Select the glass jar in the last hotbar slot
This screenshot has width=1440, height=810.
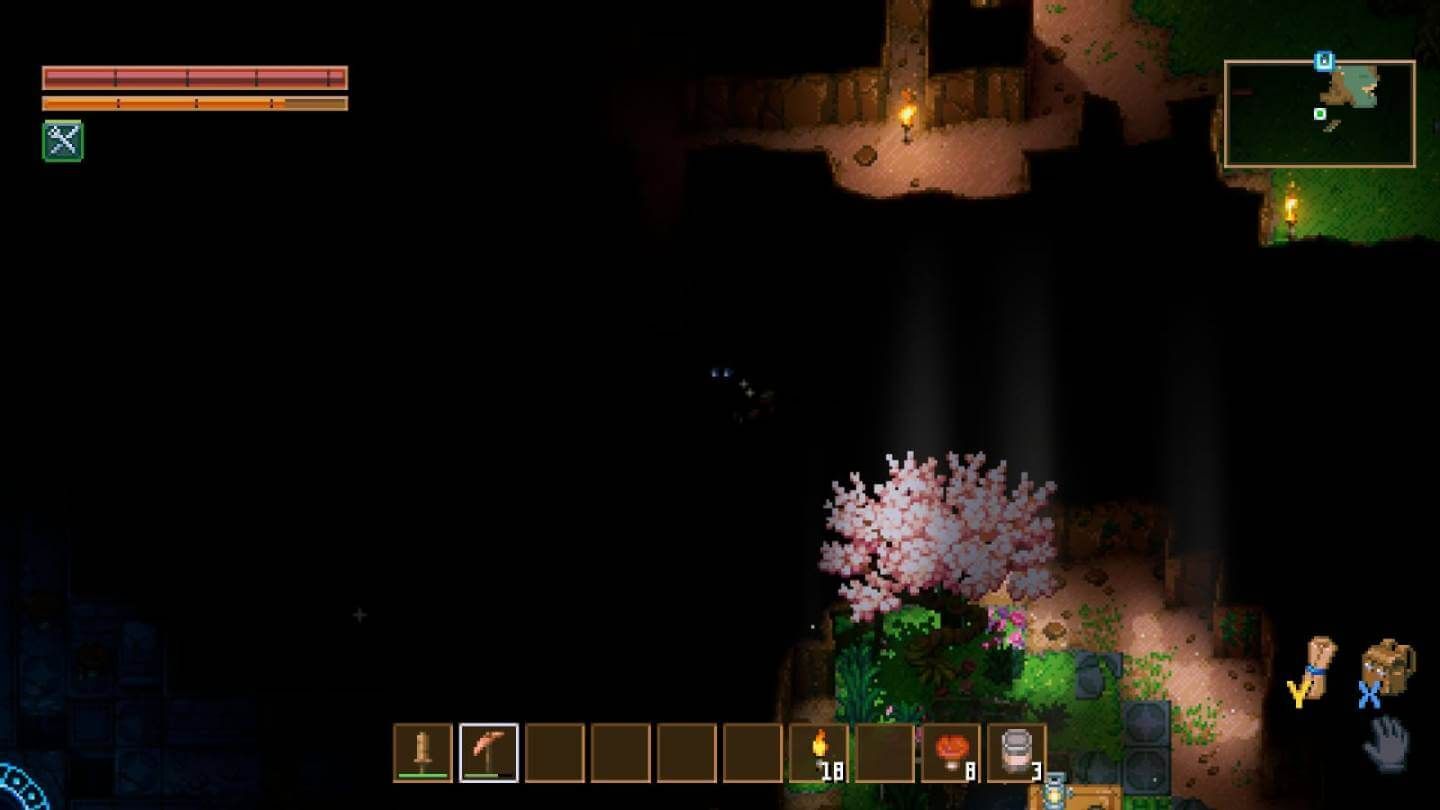1016,750
